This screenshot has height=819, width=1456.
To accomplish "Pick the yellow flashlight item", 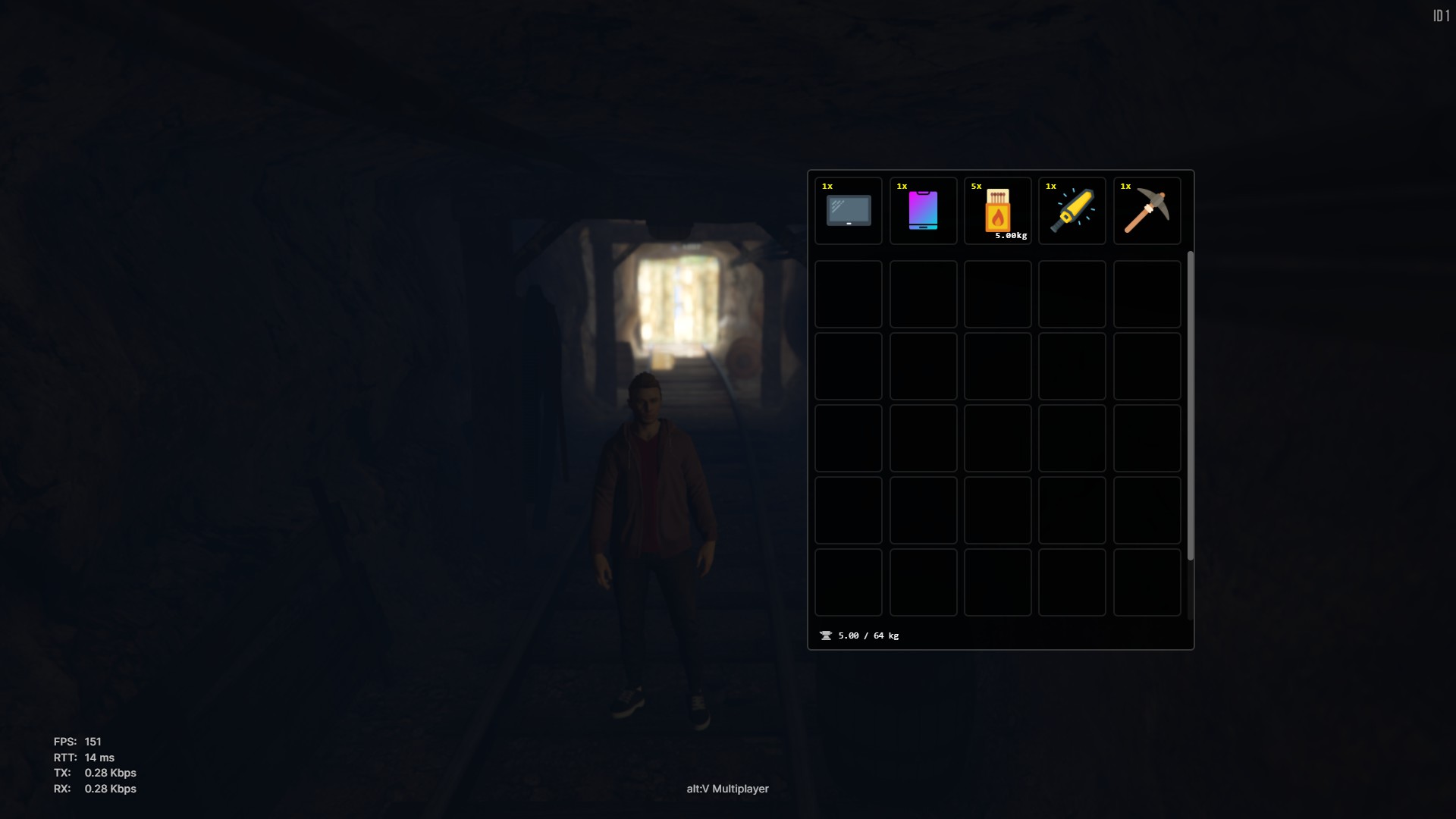I will click(1072, 211).
